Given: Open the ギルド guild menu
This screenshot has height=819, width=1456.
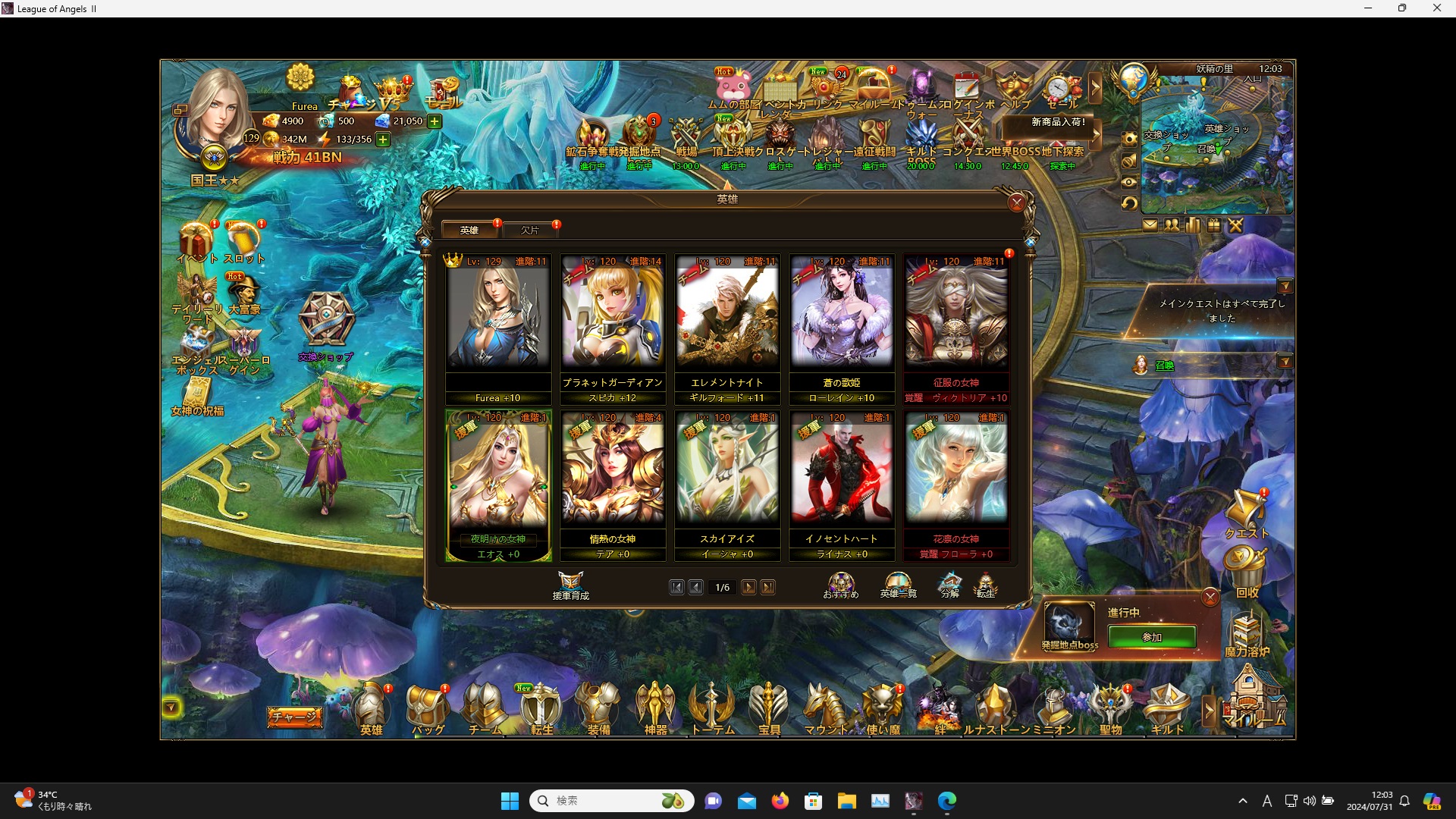Looking at the screenshot, I should click(1167, 709).
